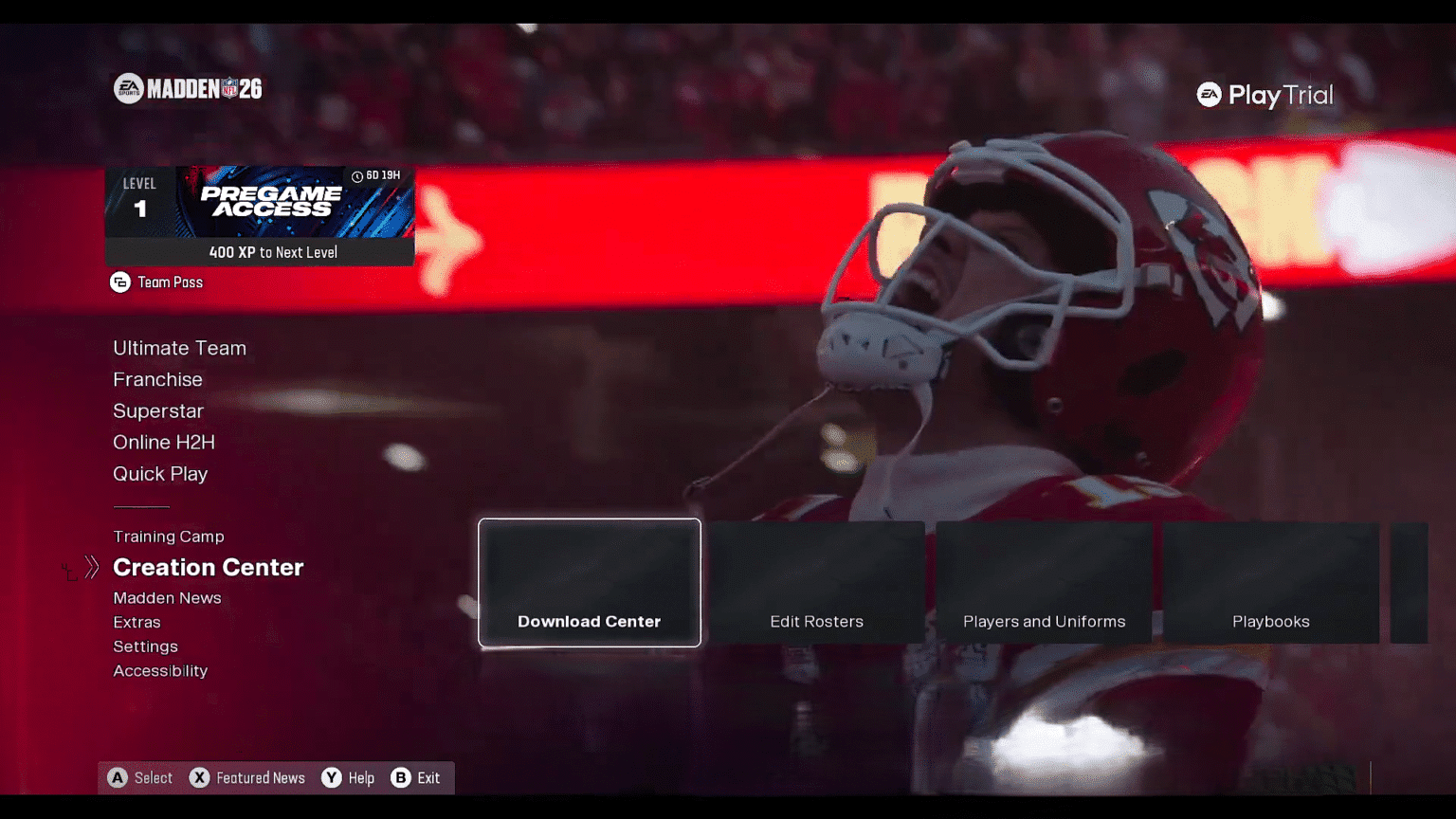Open the Settings menu entry
Screen dimensions: 1456x819
pyautogui.click(x=145, y=646)
